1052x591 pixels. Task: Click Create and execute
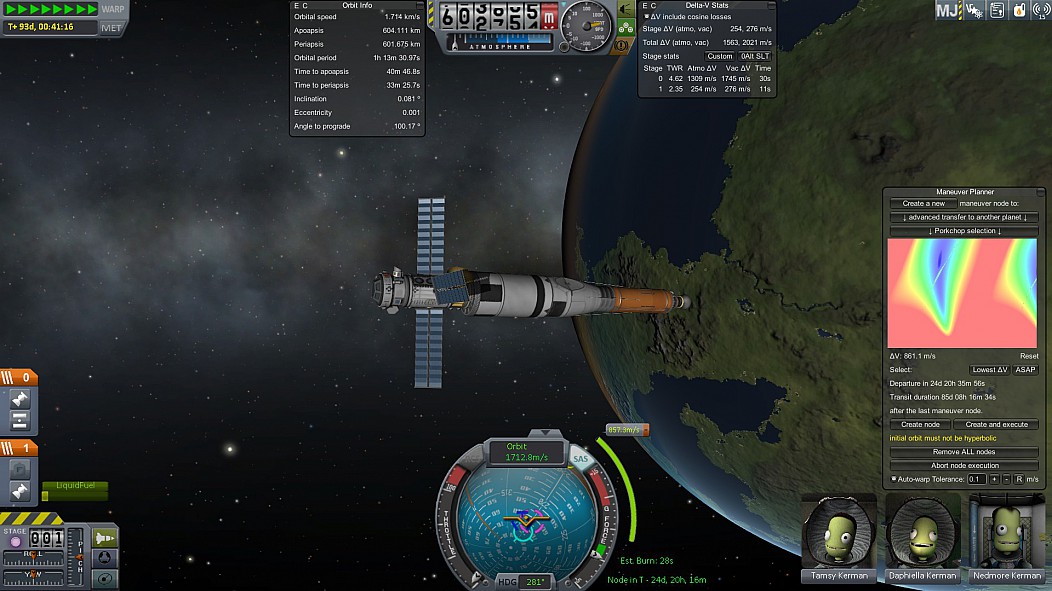click(996, 425)
